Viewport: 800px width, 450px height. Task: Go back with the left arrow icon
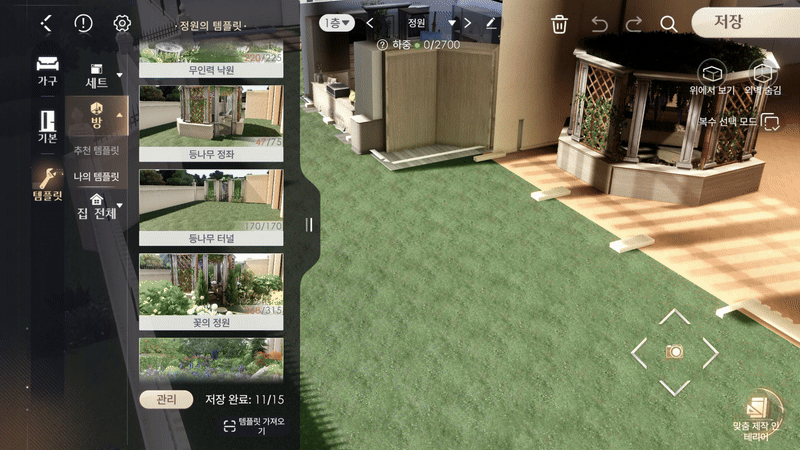46,23
